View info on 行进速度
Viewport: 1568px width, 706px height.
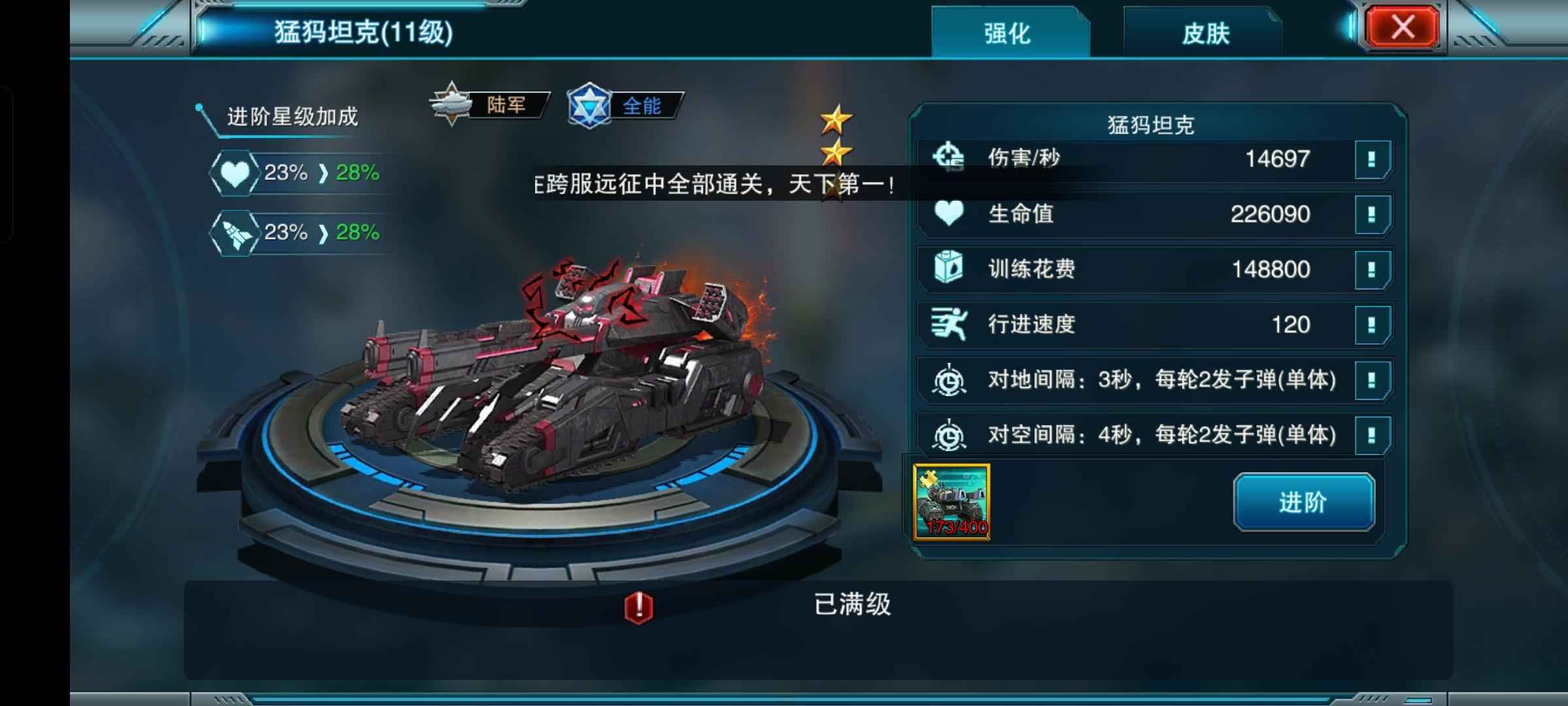1371,324
